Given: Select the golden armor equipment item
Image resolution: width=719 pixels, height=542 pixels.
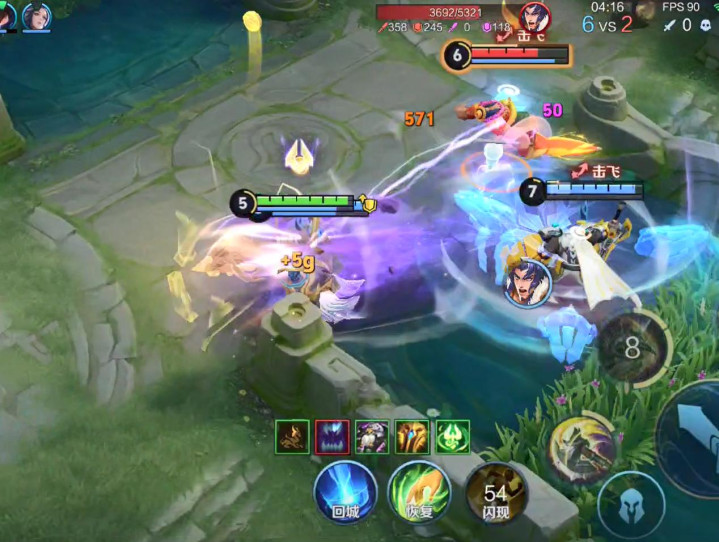Looking at the screenshot, I should tap(412, 436).
